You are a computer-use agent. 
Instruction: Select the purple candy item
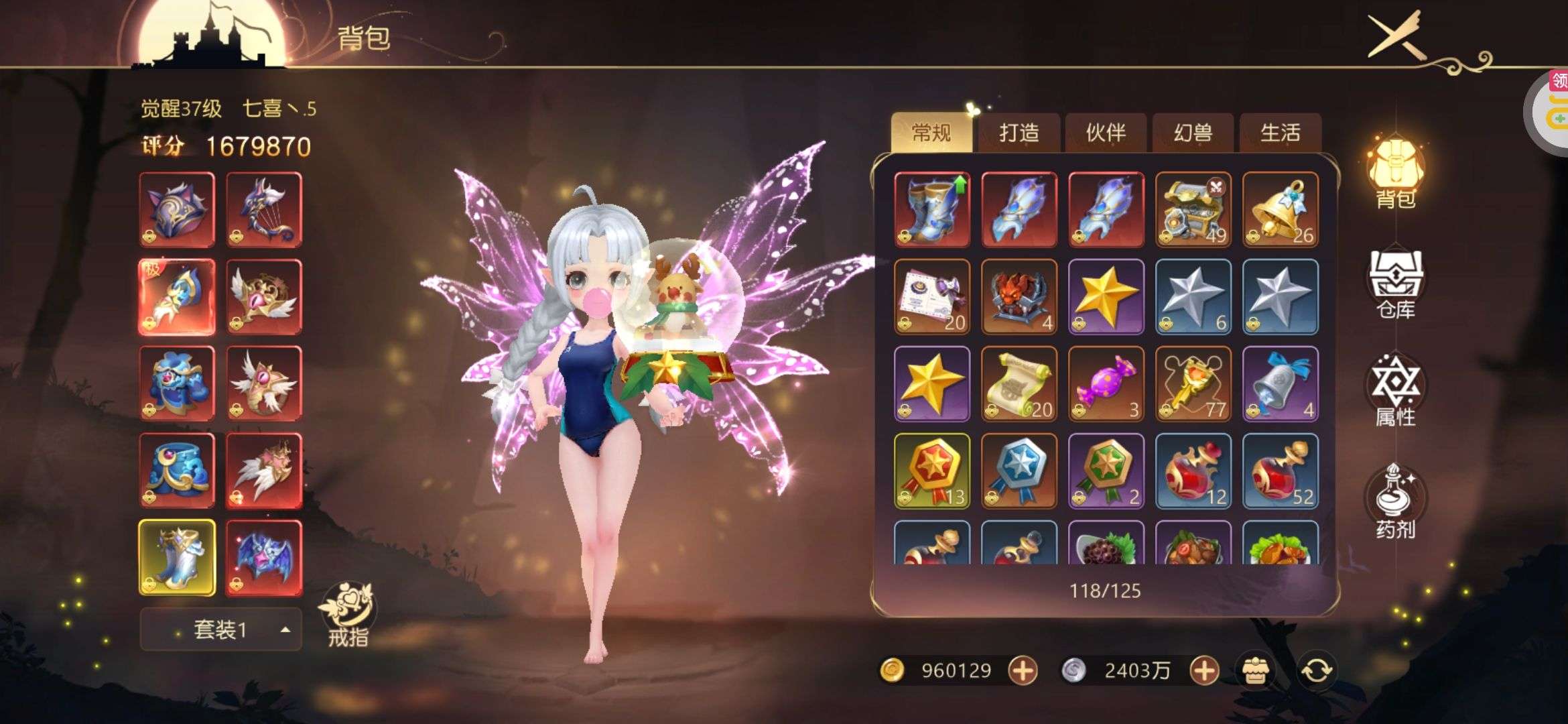pyautogui.click(x=1106, y=383)
